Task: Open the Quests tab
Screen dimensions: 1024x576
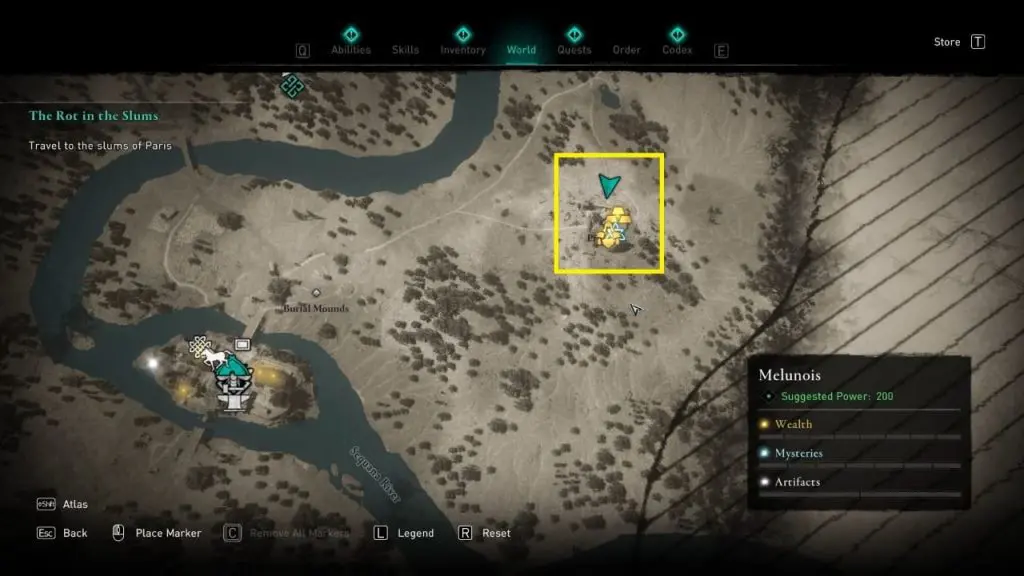Action: click(574, 49)
